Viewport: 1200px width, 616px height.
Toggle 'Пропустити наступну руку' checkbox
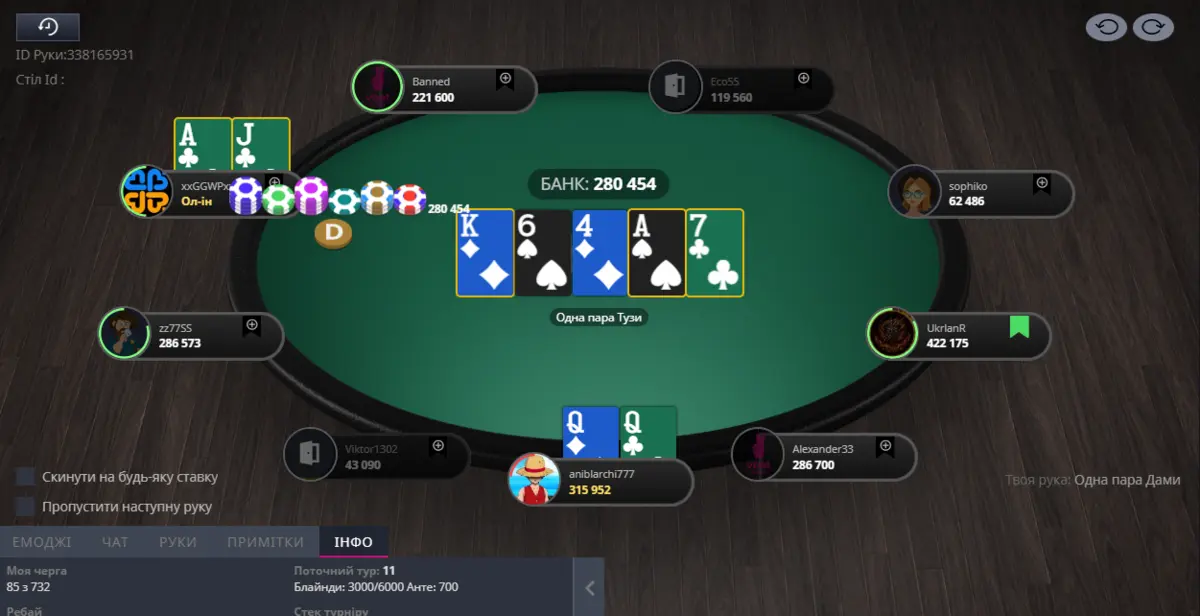tap(25, 506)
